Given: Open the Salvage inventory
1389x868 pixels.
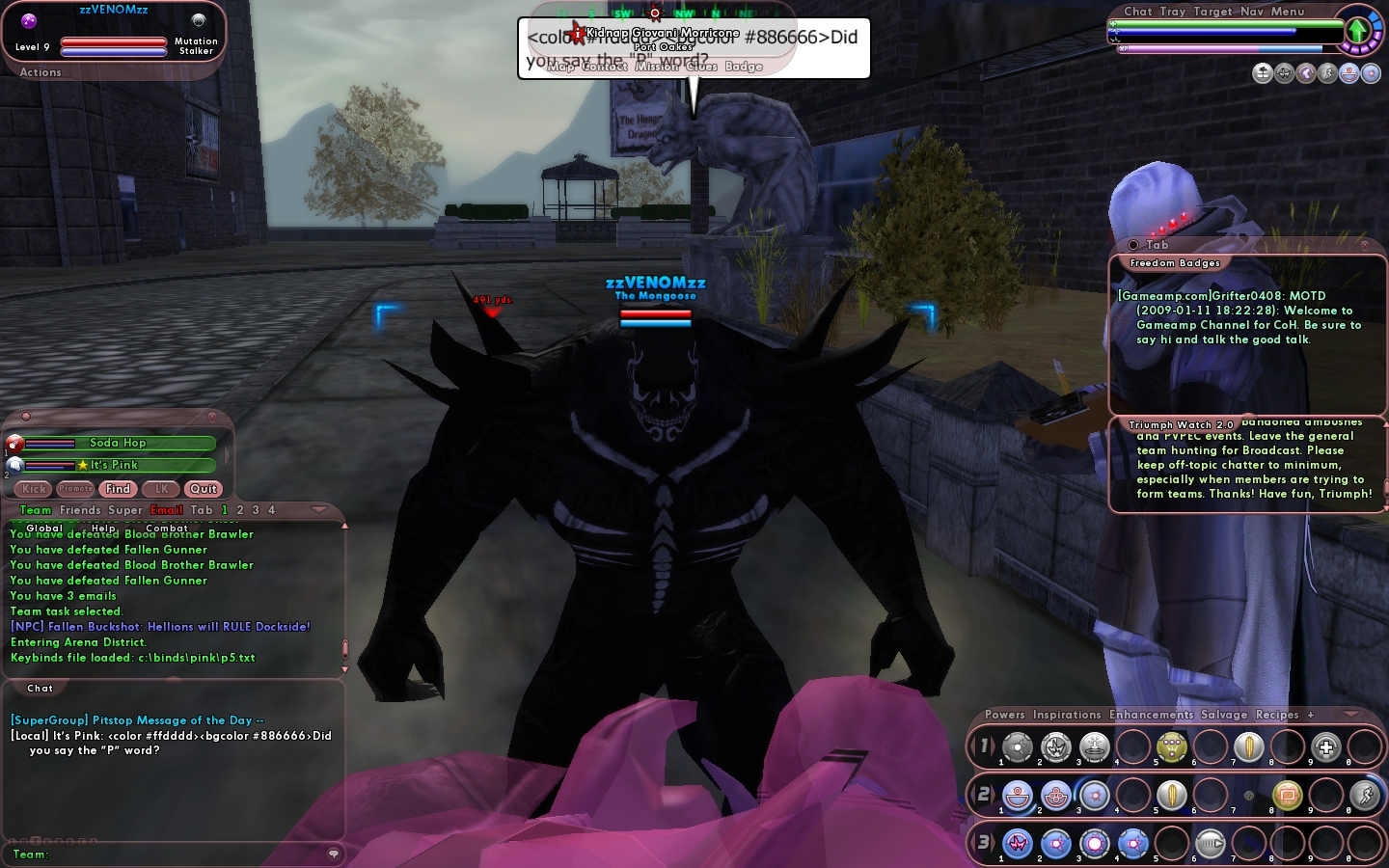Looking at the screenshot, I should 1224,715.
